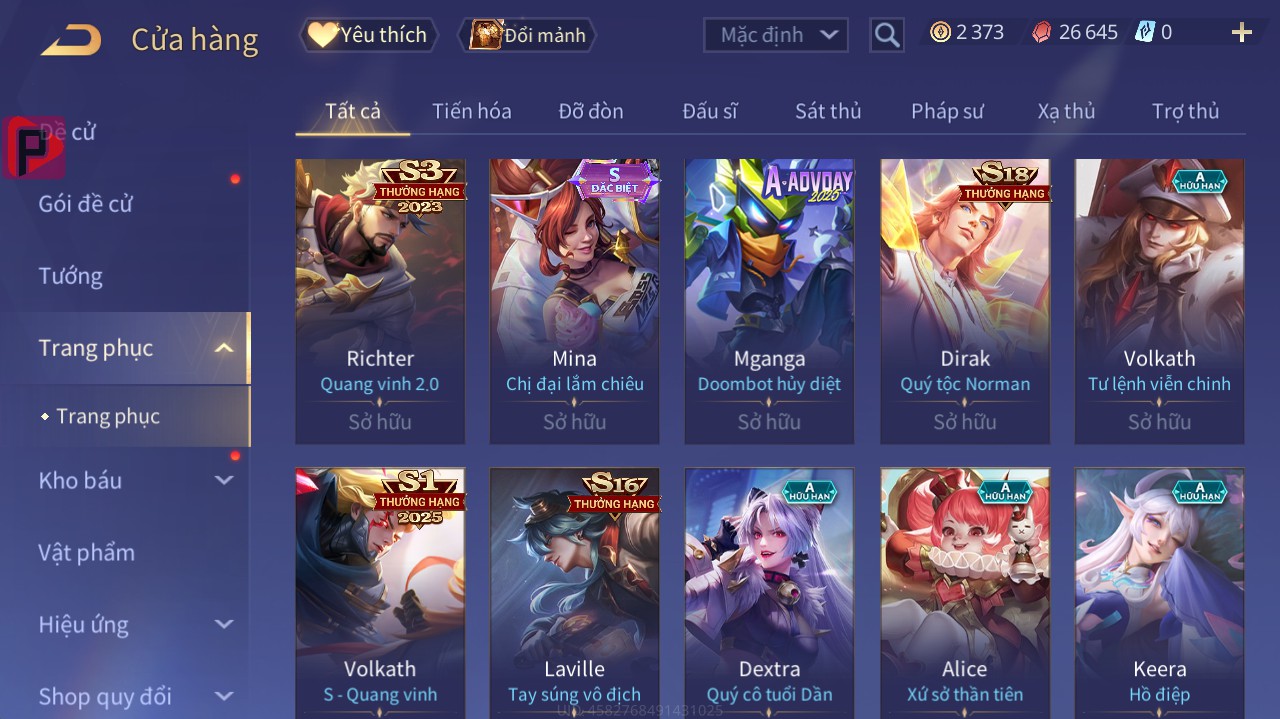Go back using the return arrow
1280x719 pixels.
tap(71, 40)
